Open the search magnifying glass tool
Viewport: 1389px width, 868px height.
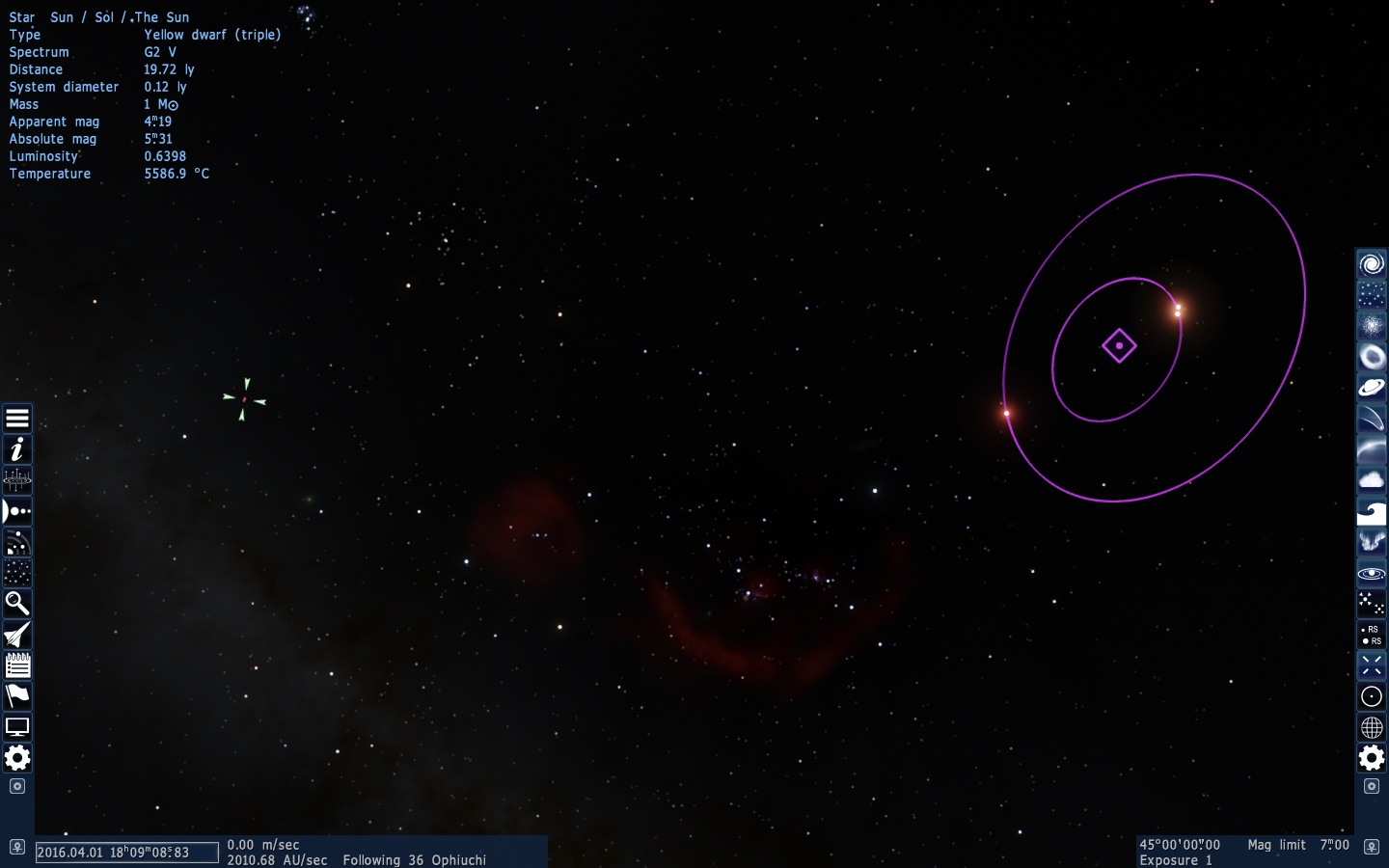point(17,604)
